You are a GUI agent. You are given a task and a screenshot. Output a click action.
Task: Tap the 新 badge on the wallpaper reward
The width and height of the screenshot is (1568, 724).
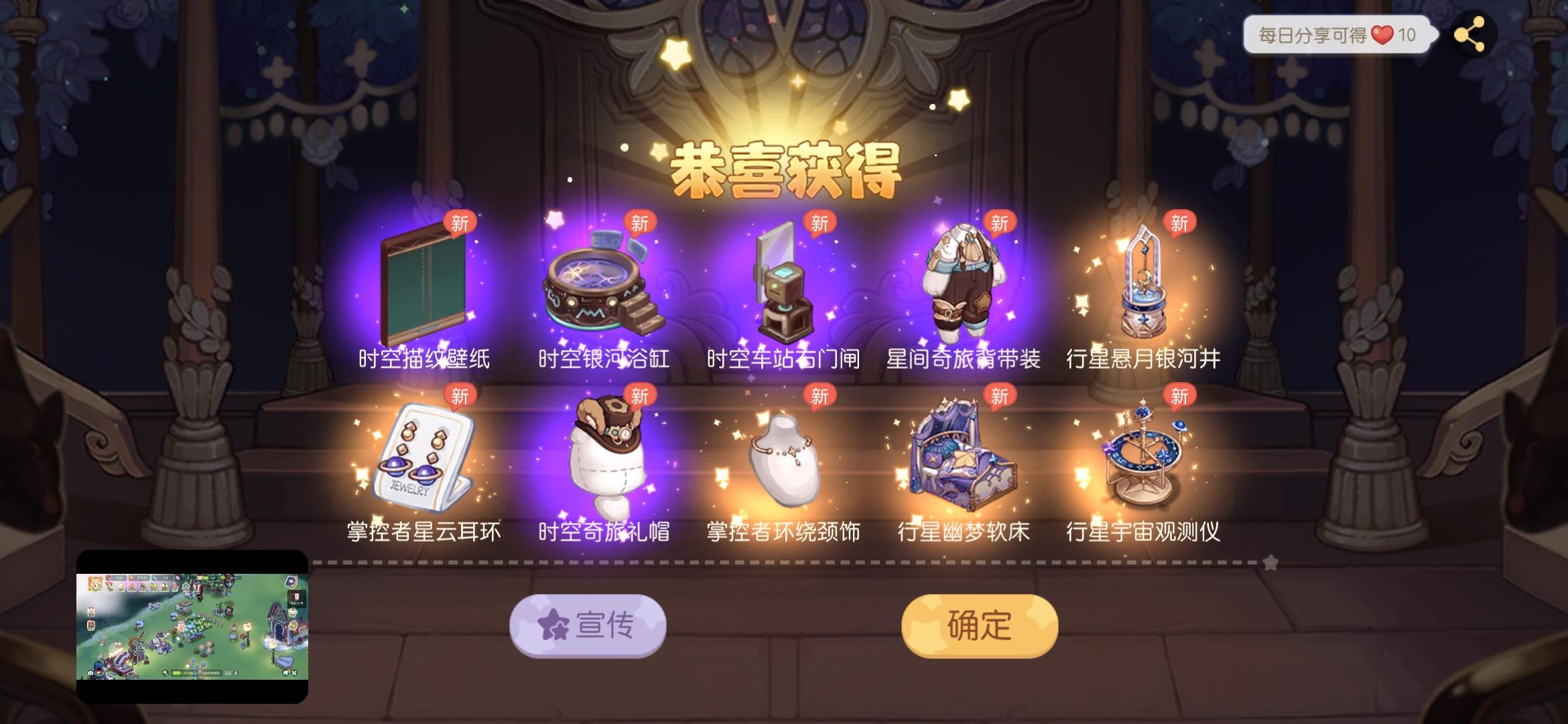click(x=461, y=222)
